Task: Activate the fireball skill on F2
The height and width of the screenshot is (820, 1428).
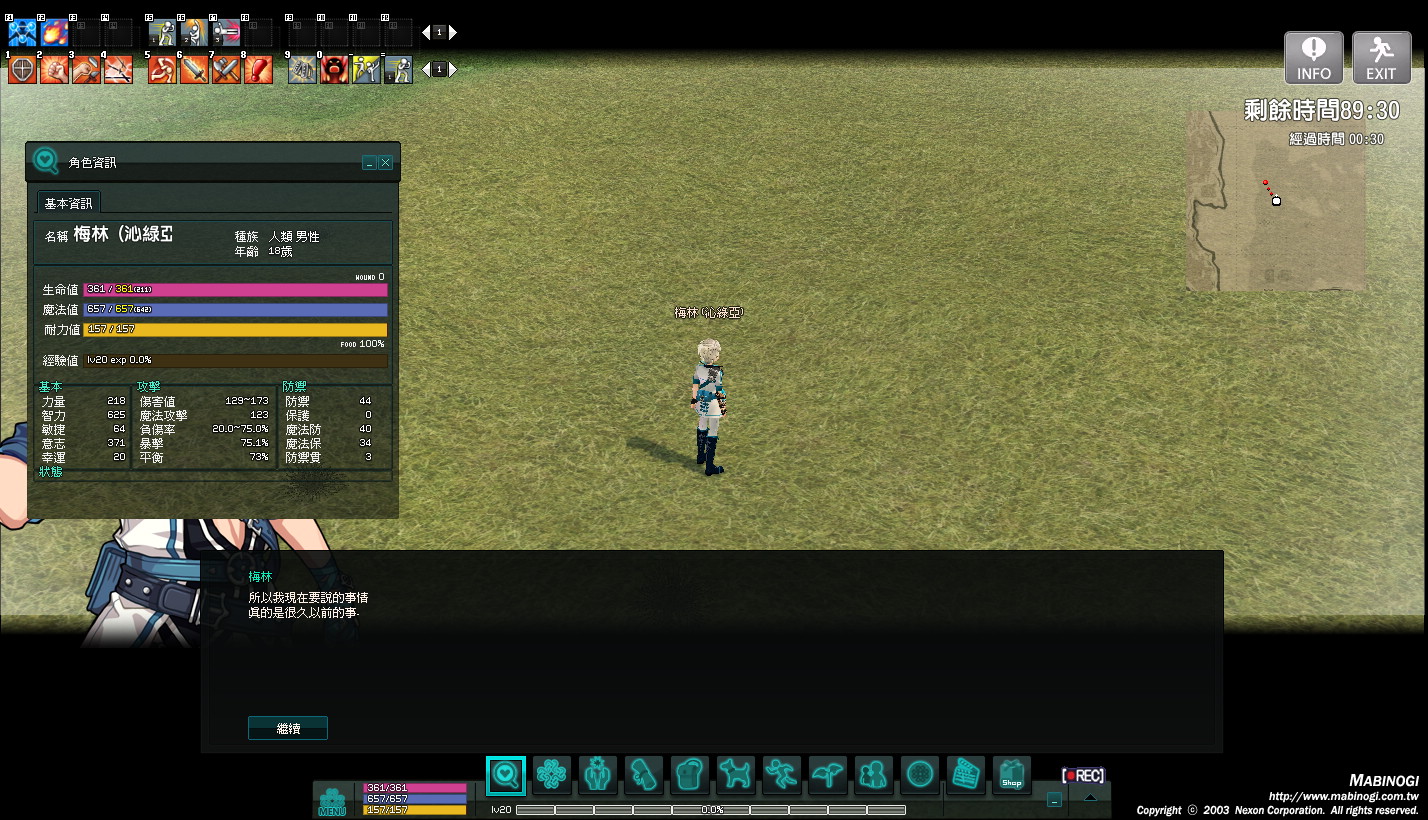Action: [54, 33]
